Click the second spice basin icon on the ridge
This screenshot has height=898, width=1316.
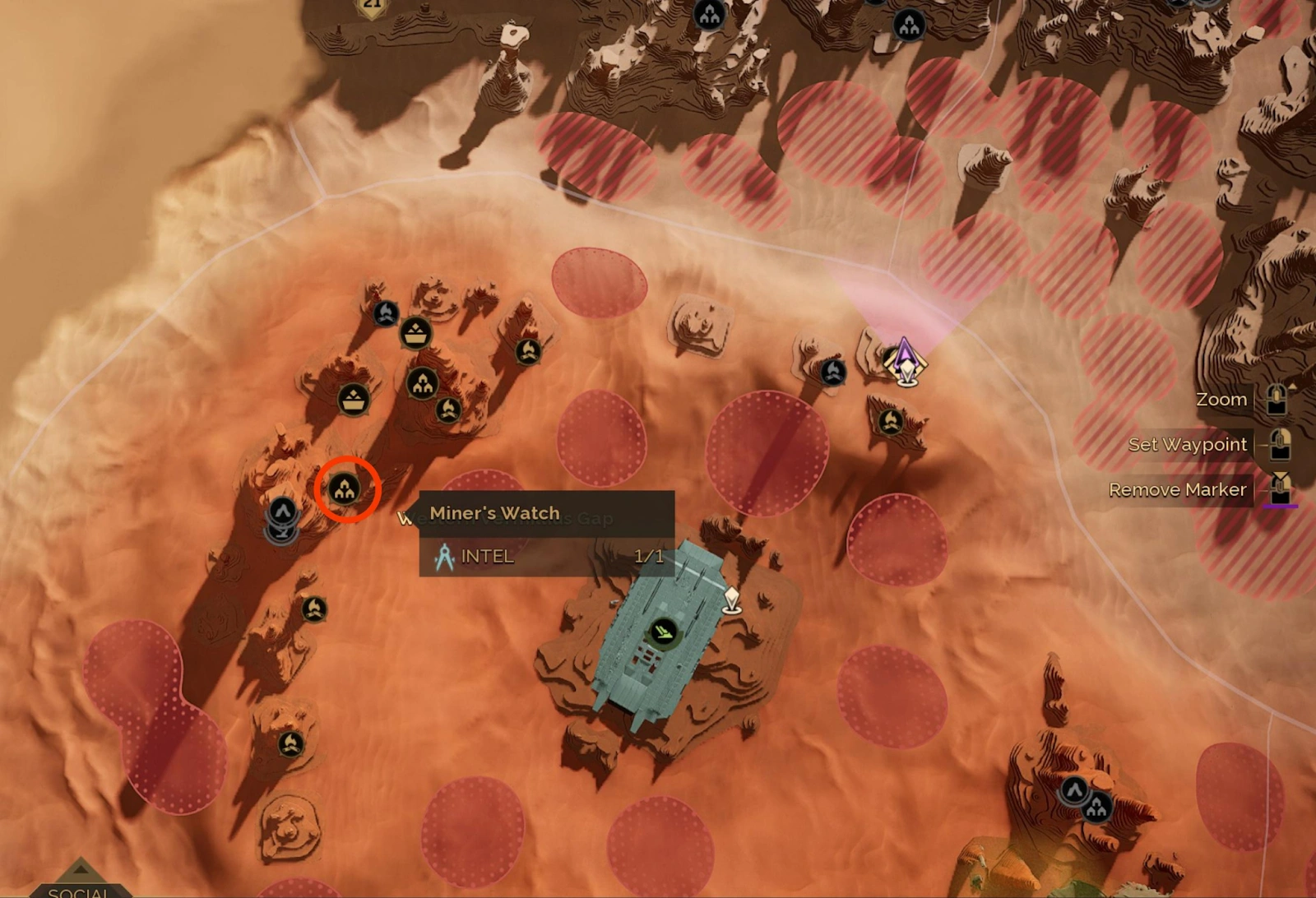coord(354,399)
